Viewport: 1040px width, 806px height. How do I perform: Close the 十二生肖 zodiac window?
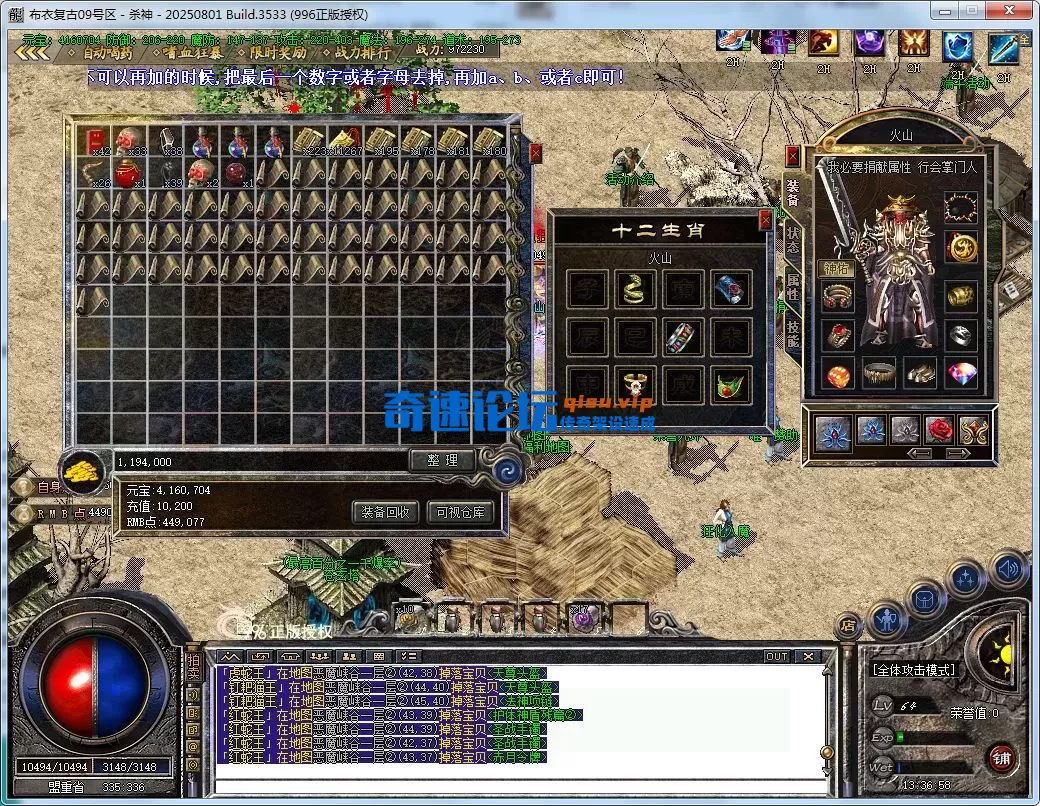pos(766,218)
